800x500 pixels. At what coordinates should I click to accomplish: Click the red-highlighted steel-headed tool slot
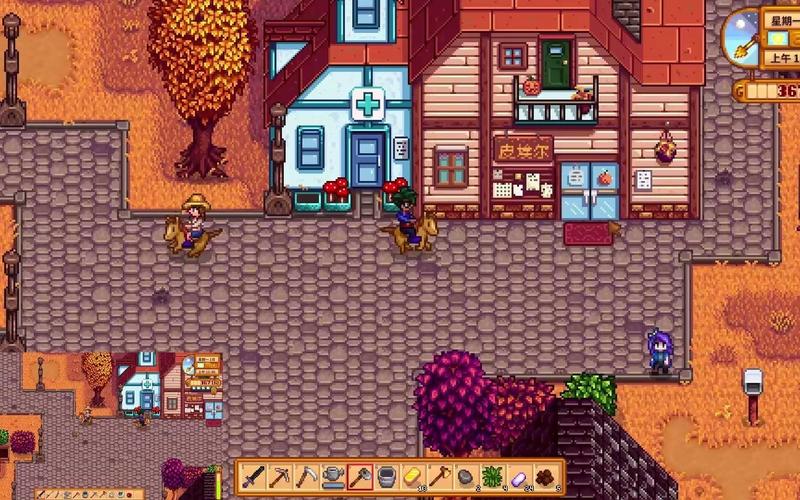tap(360, 477)
